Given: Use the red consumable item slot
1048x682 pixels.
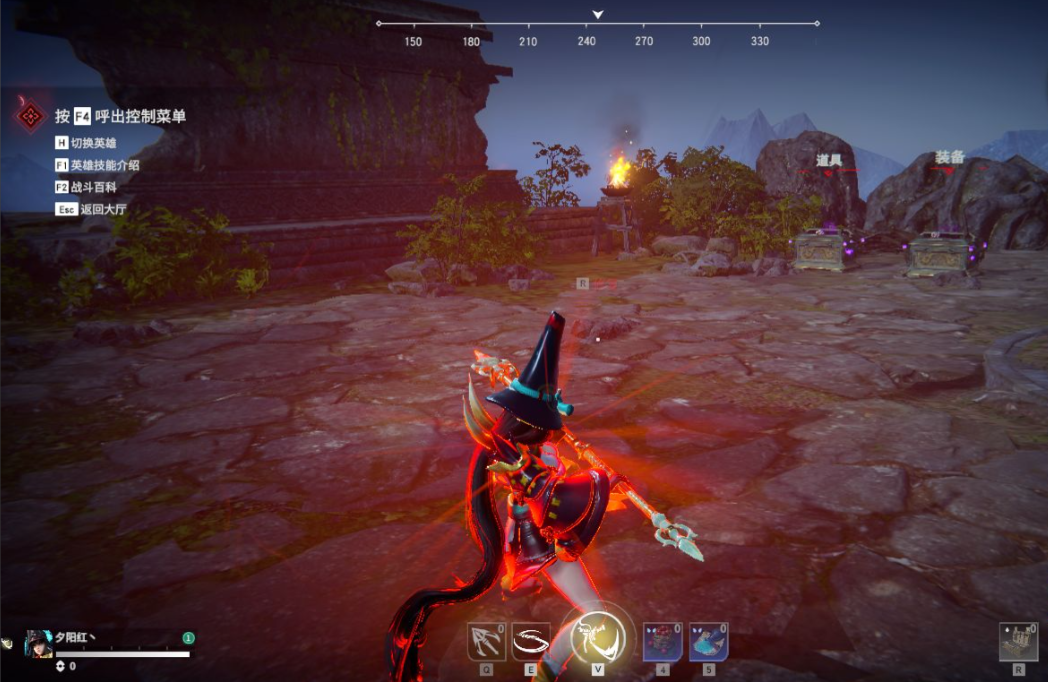Looking at the screenshot, I should pyautogui.click(x=663, y=640).
